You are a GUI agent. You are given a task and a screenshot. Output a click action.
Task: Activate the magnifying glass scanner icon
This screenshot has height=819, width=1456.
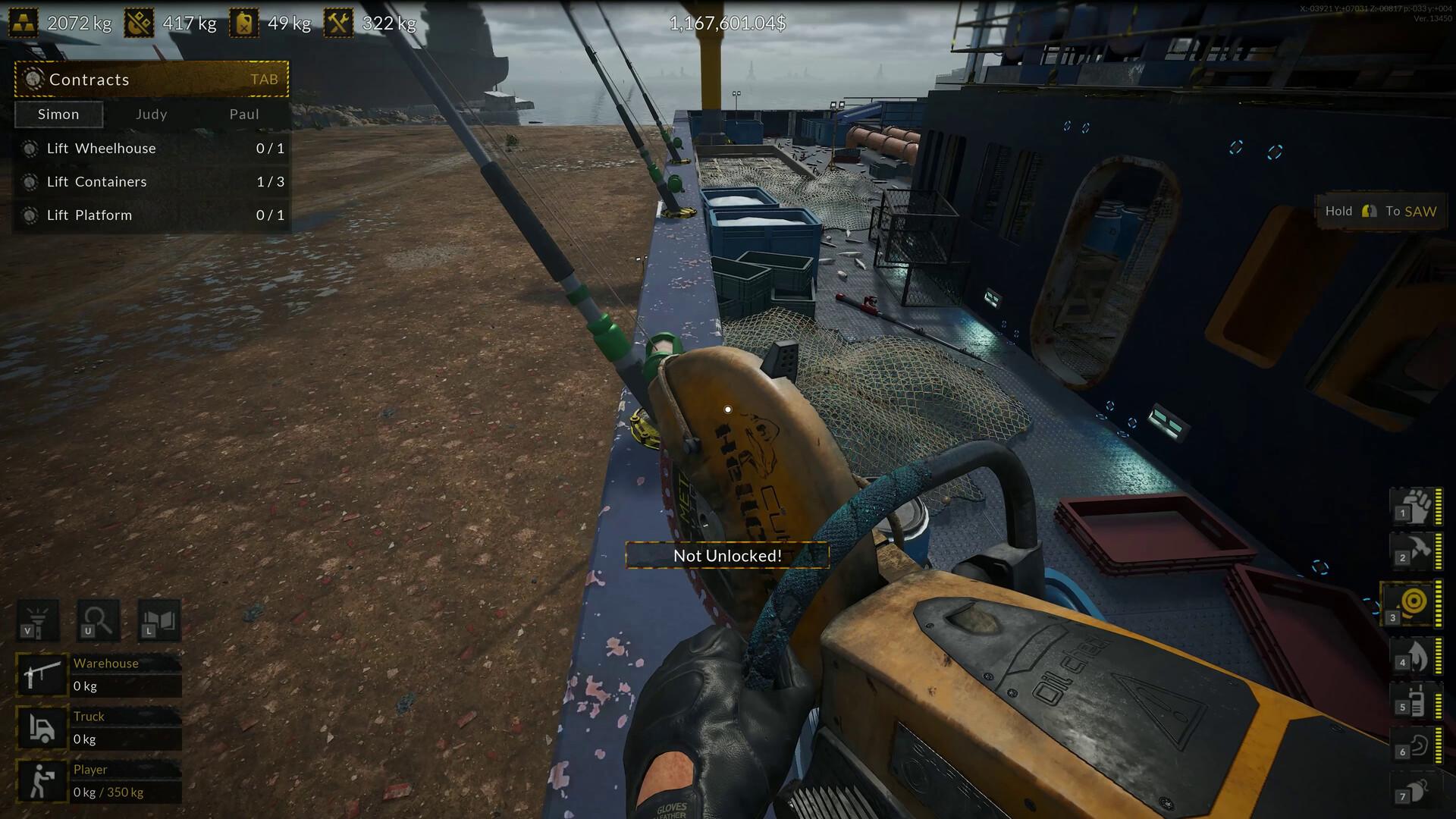[98, 620]
